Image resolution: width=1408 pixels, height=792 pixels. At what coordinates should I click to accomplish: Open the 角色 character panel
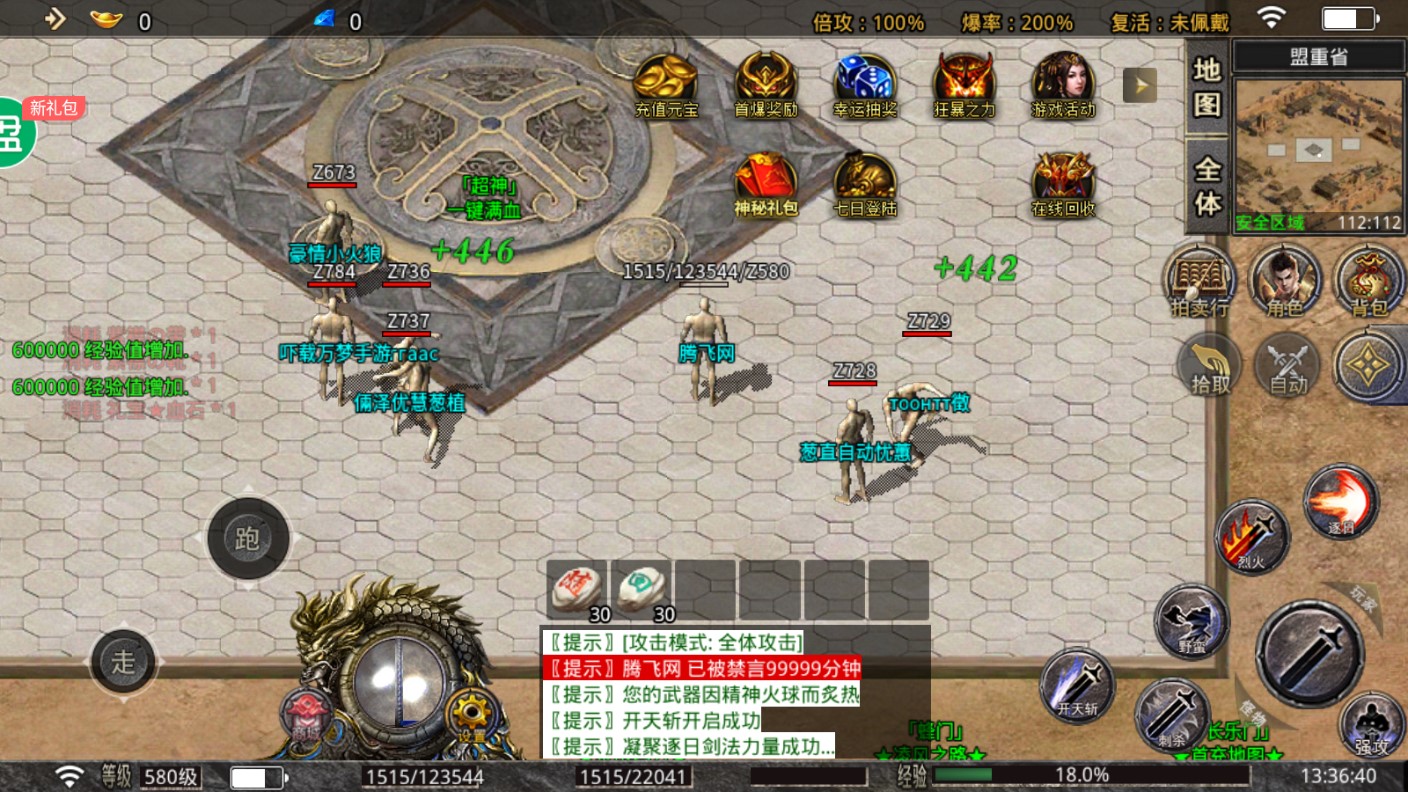(x=1285, y=281)
